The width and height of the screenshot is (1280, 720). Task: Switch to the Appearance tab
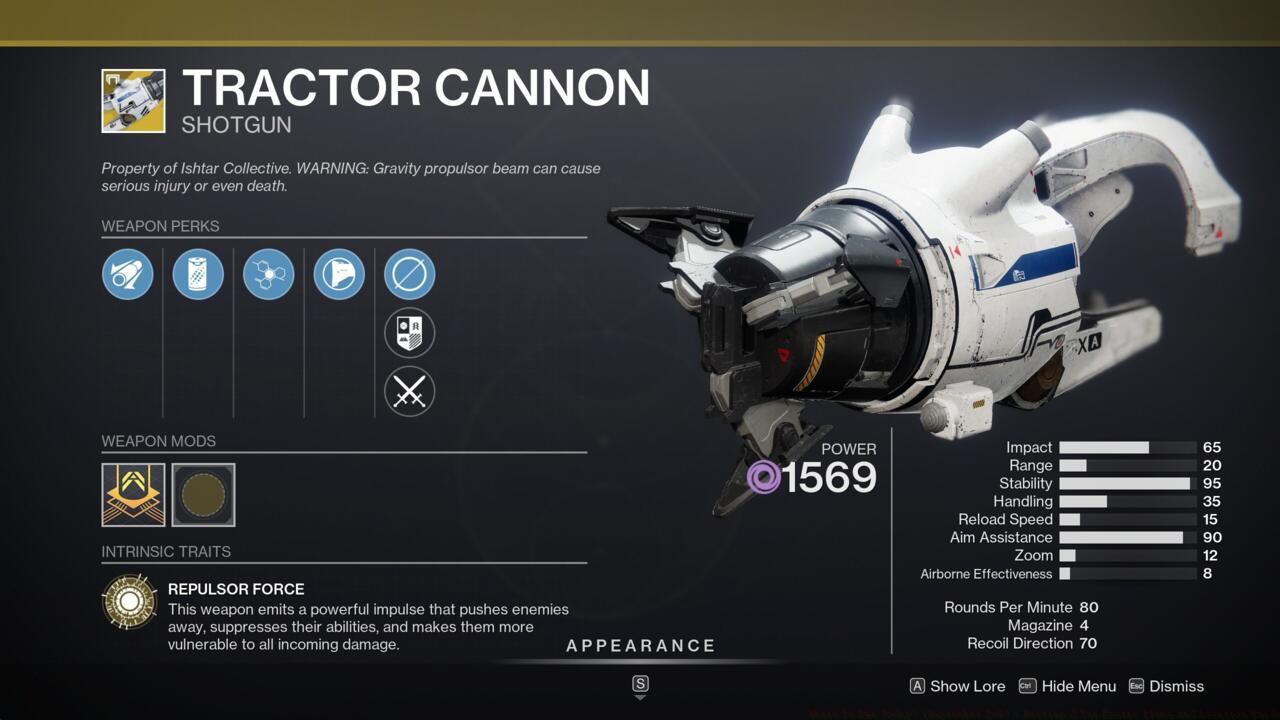pos(641,645)
